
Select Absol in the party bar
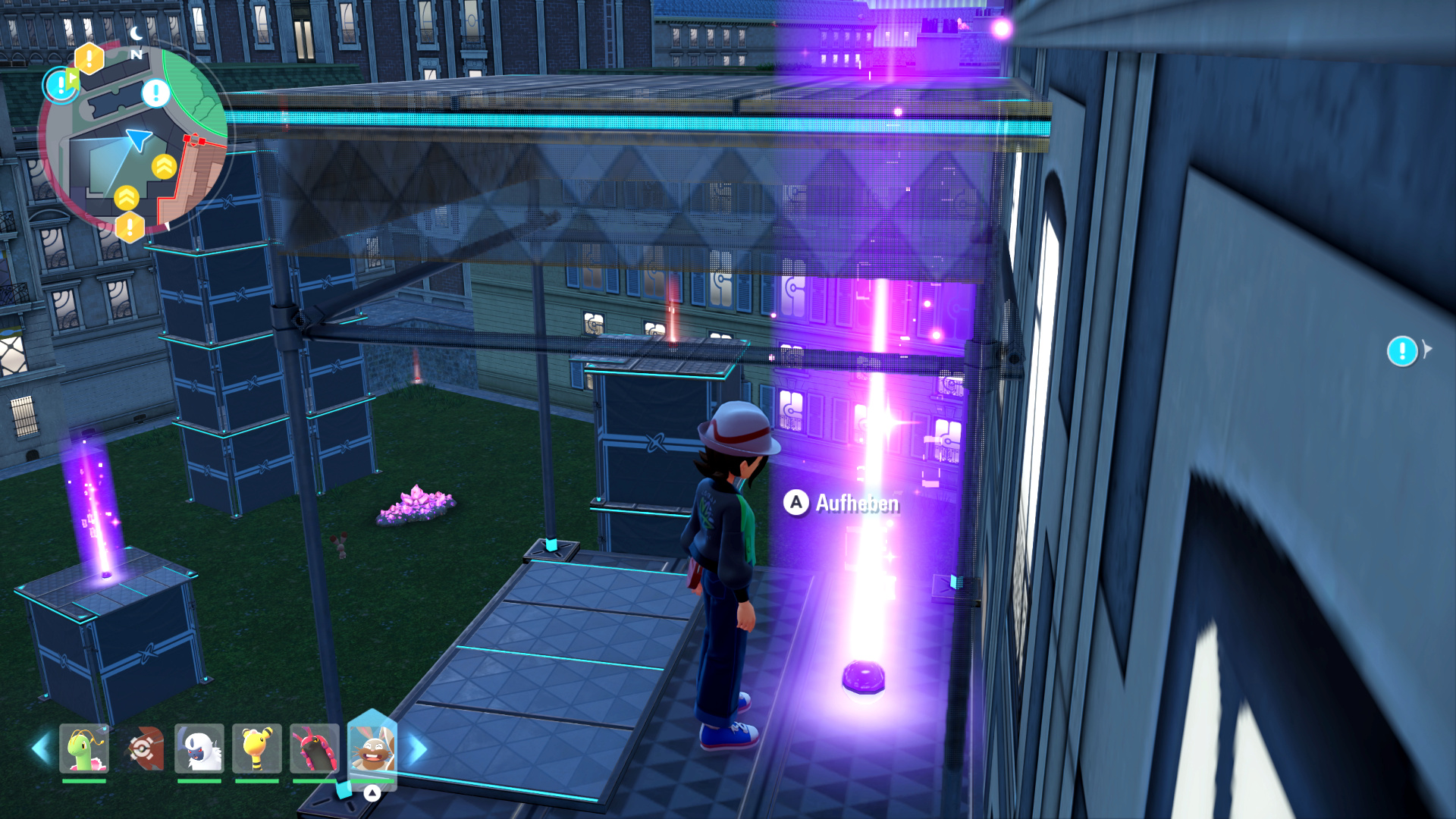[x=199, y=748]
